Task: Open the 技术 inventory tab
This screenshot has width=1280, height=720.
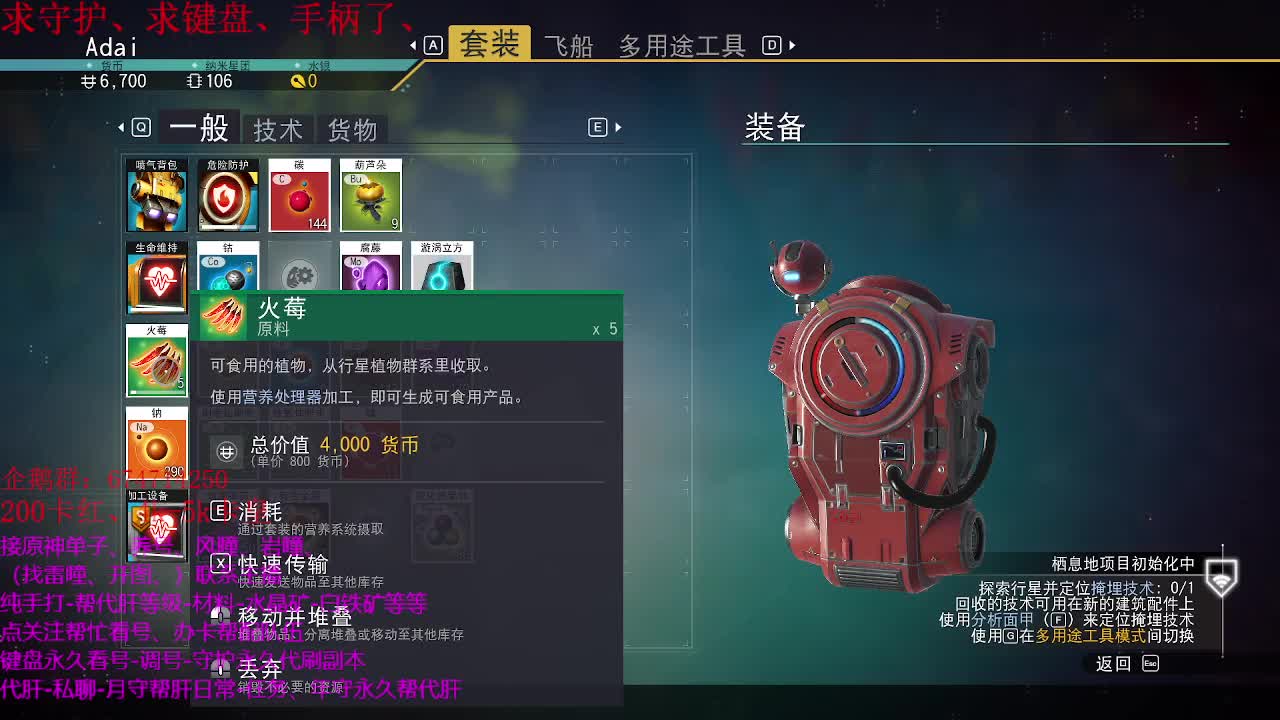Action: click(277, 127)
